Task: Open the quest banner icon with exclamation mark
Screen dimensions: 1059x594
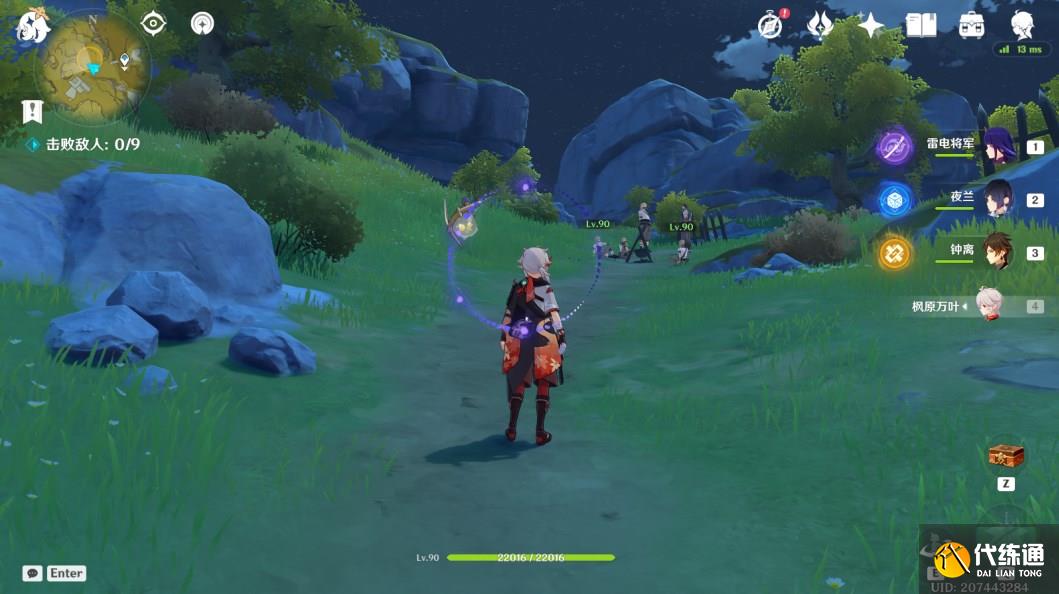Action: (x=33, y=111)
